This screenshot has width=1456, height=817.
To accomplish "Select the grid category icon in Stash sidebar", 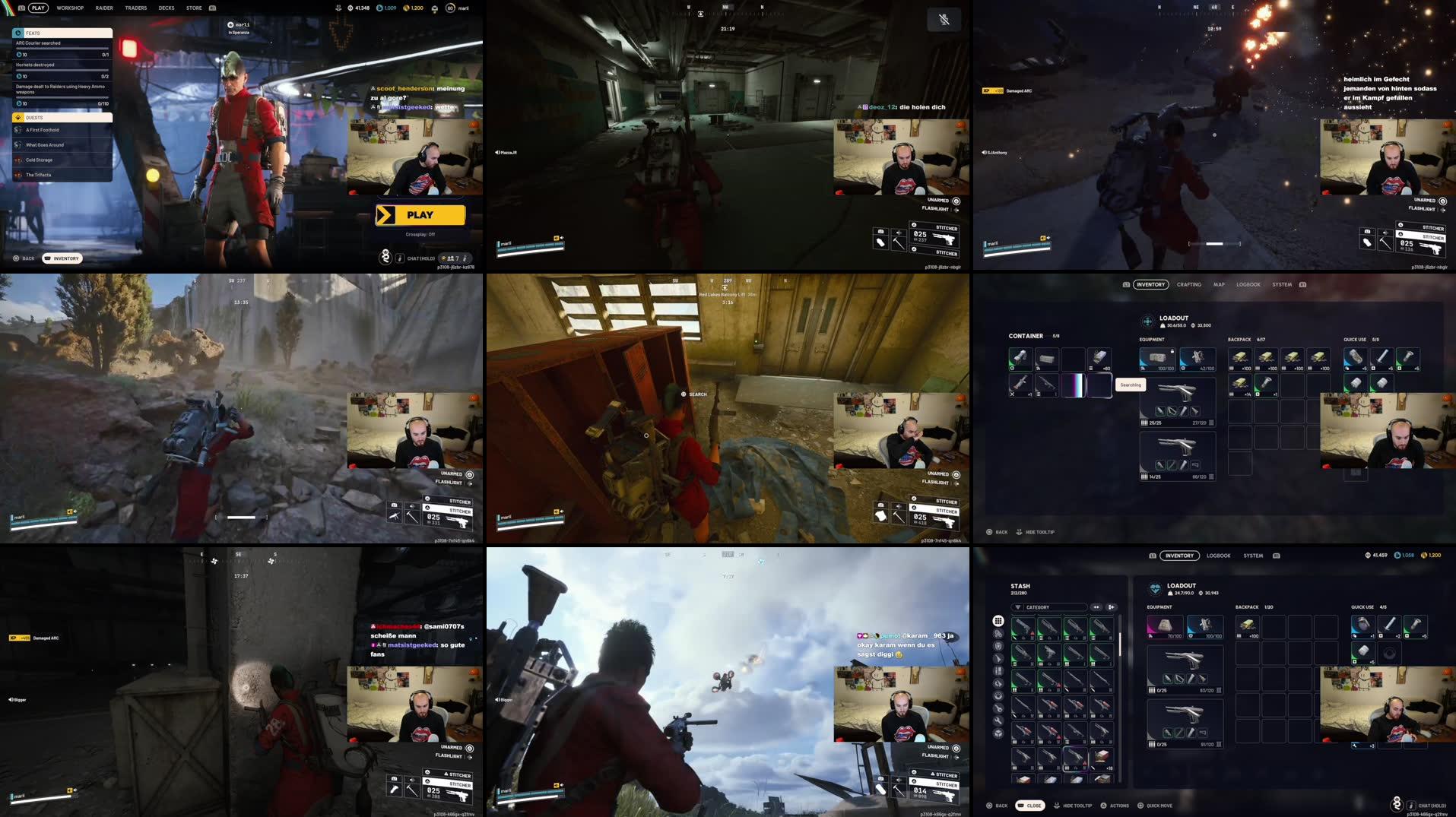I will [998, 620].
